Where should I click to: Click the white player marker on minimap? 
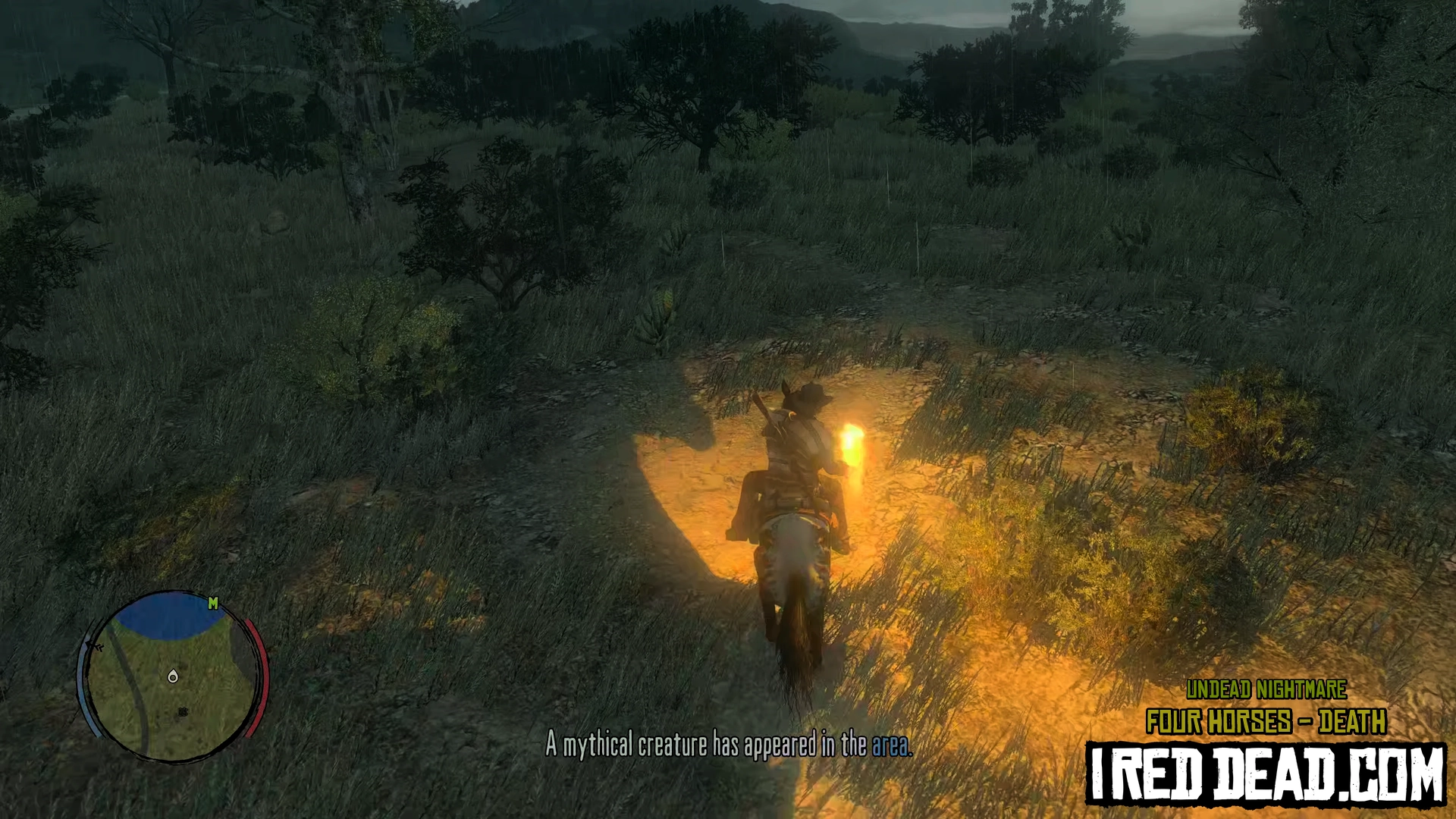(x=173, y=676)
